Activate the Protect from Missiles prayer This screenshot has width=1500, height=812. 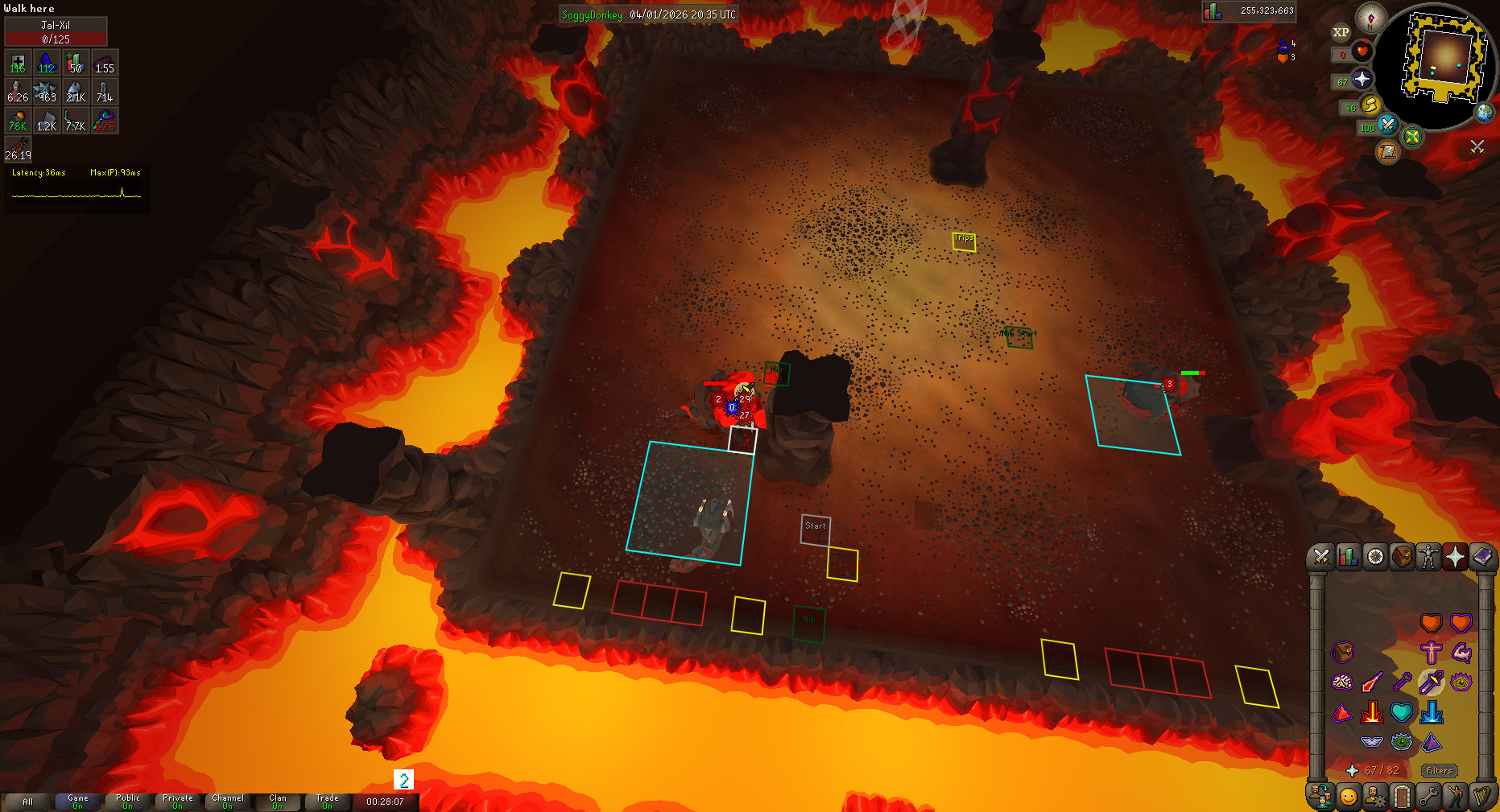(1402, 682)
